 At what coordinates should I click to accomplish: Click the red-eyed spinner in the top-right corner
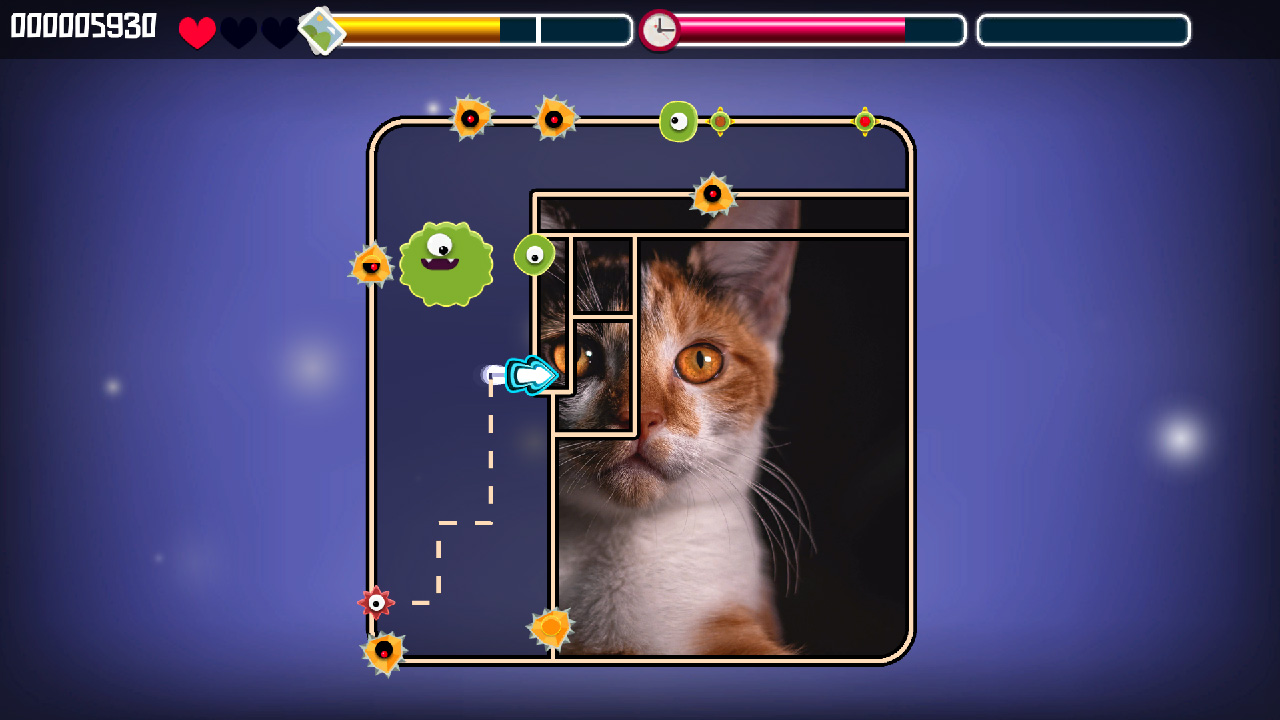click(863, 121)
